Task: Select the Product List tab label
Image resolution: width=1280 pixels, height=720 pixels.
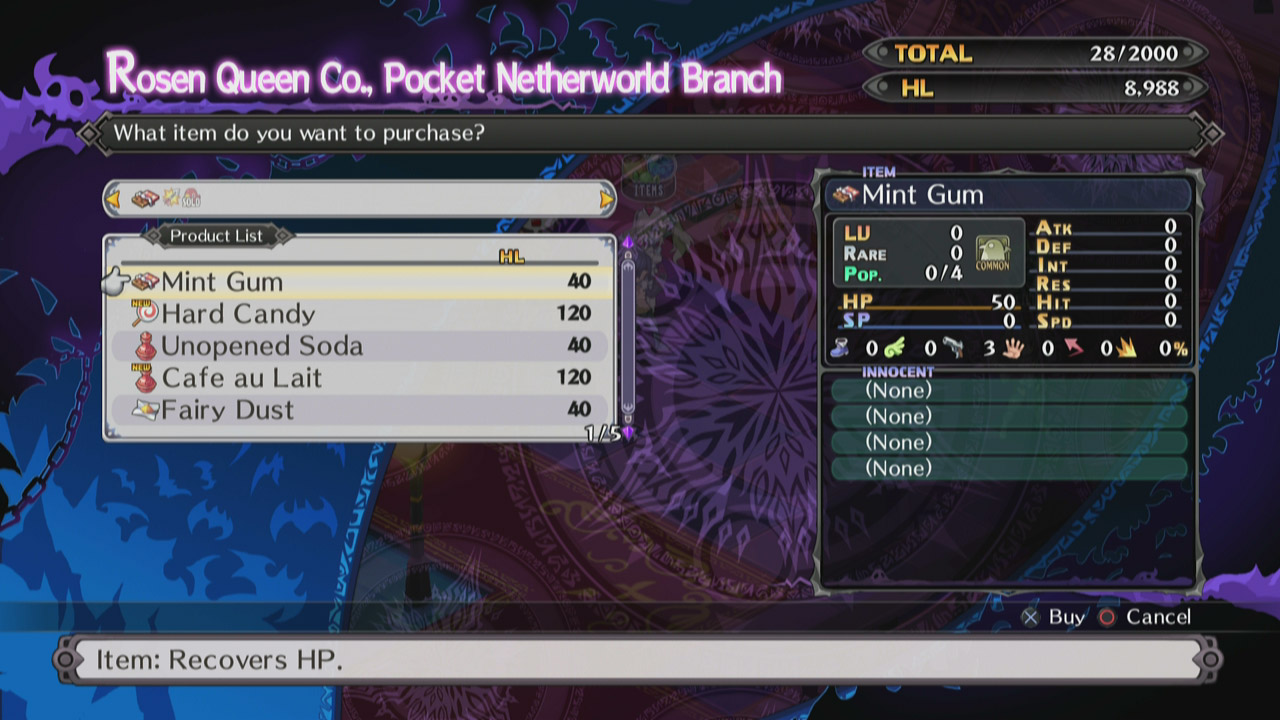Action: [x=217, y=236]
